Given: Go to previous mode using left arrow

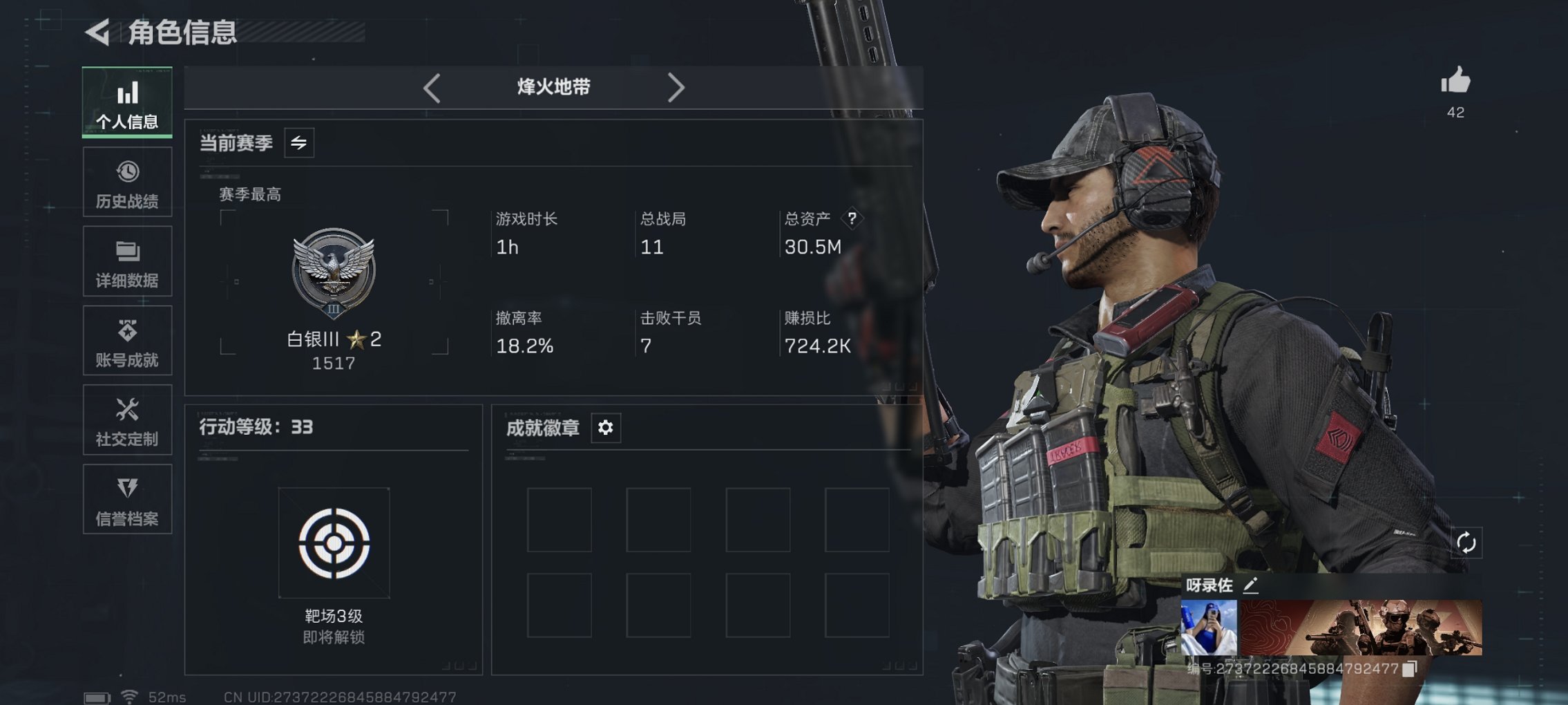Looking at the screenshot, I should [x=432, y=87].
